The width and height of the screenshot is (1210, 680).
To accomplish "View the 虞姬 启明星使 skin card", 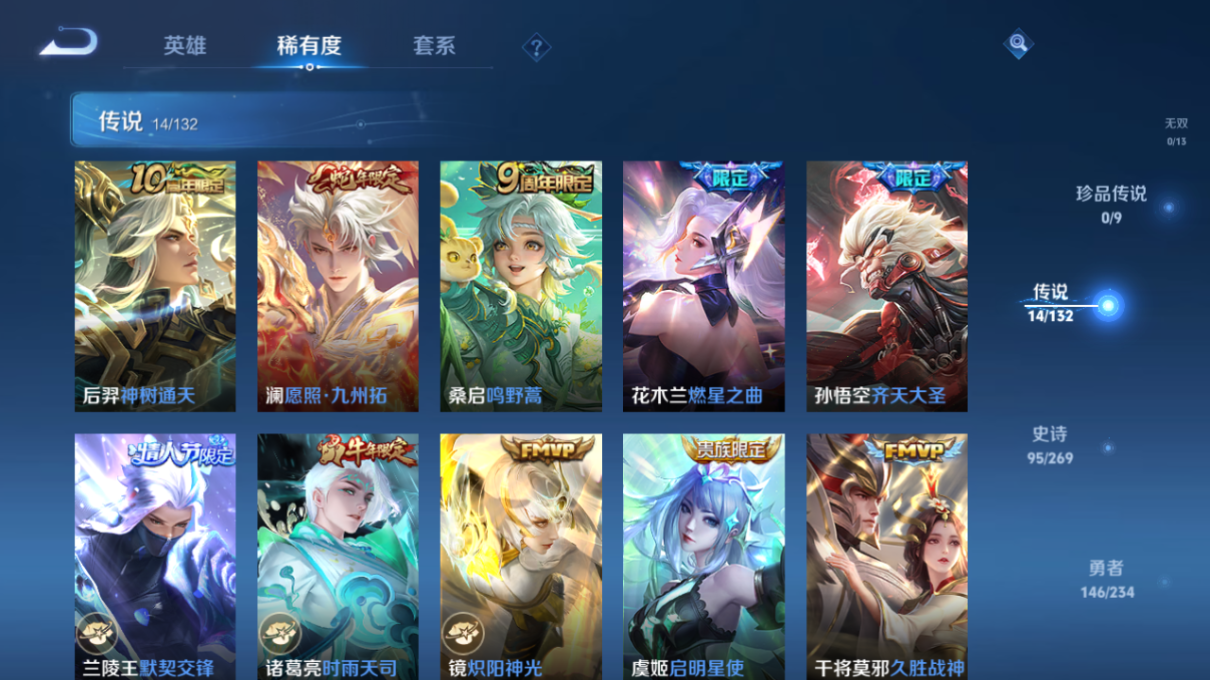I will click(x=704, y=556).
